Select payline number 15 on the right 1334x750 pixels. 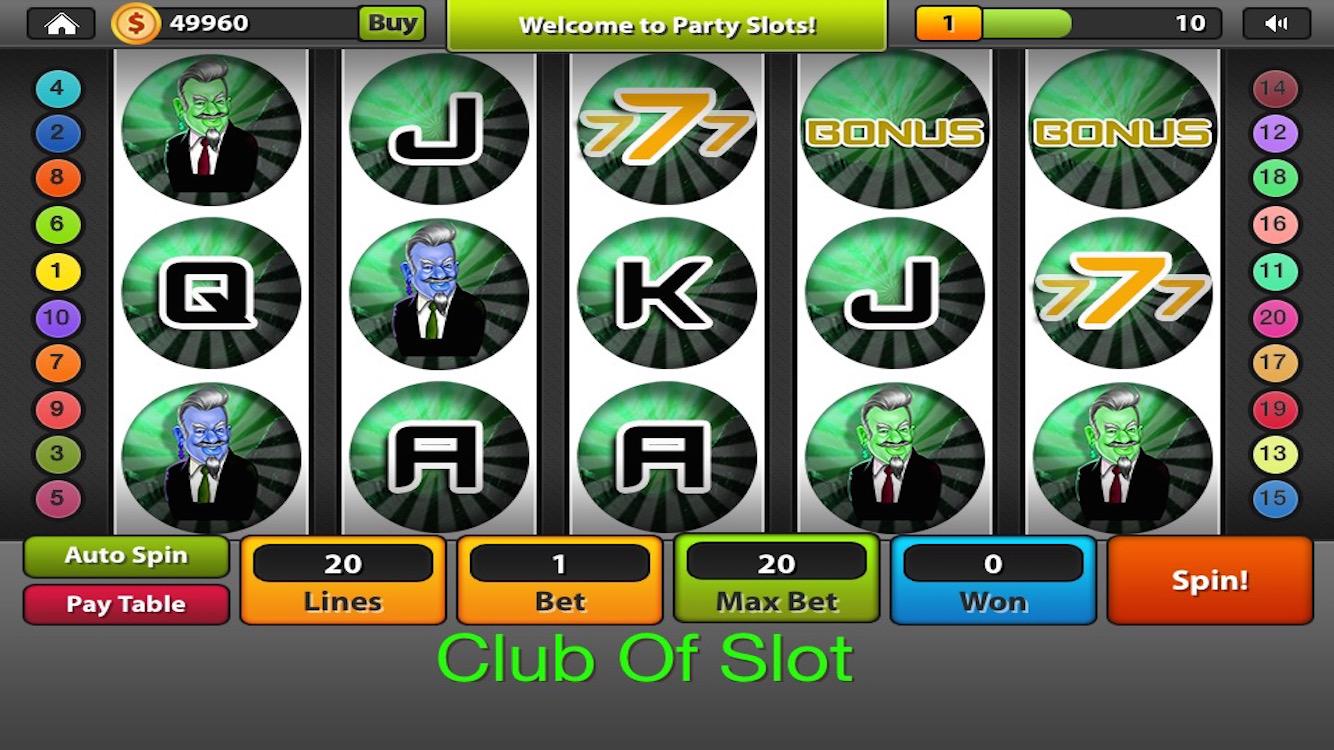[1273, 501]
